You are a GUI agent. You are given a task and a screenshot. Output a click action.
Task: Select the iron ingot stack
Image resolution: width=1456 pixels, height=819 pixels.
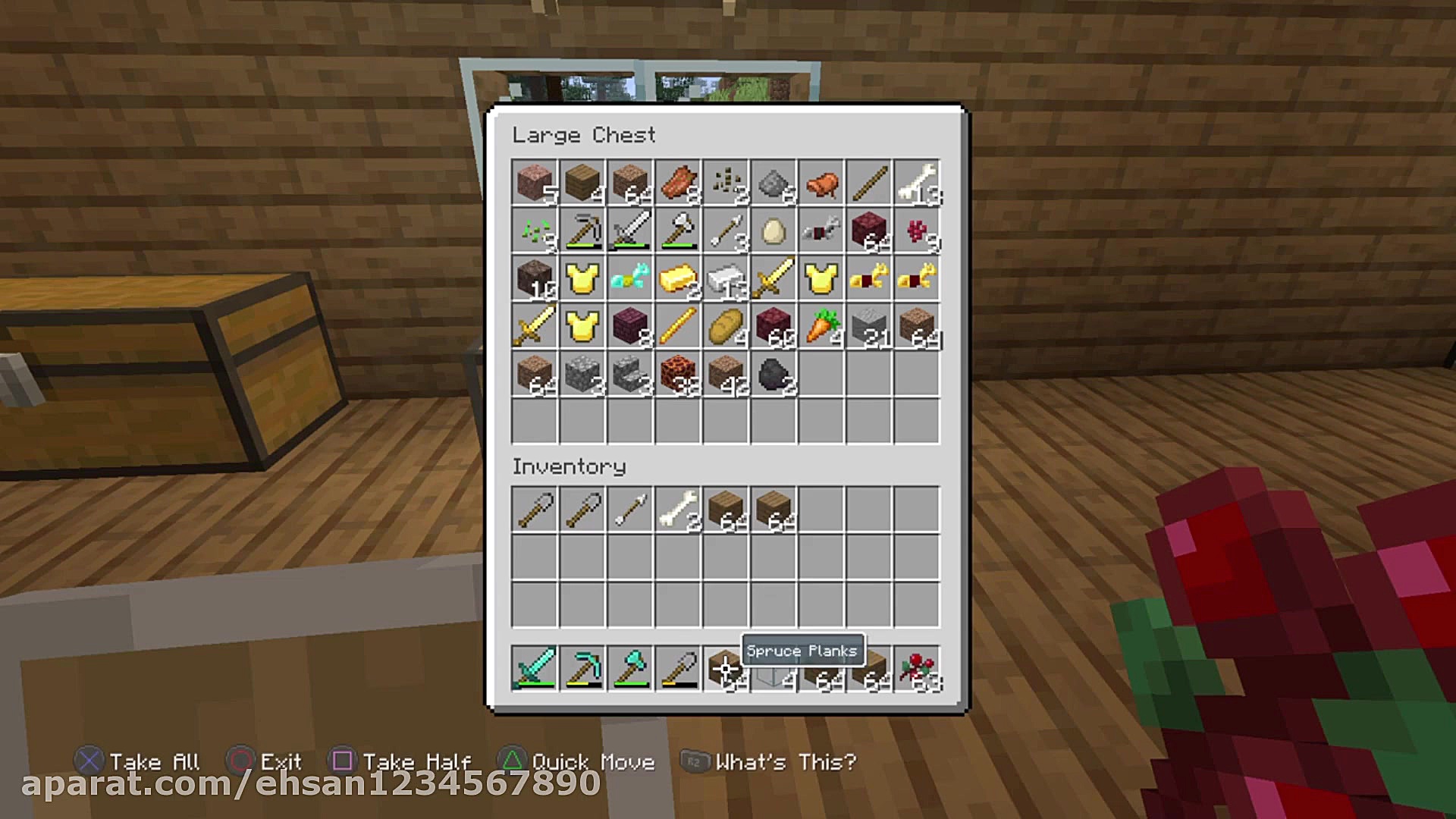coord(726,278)
